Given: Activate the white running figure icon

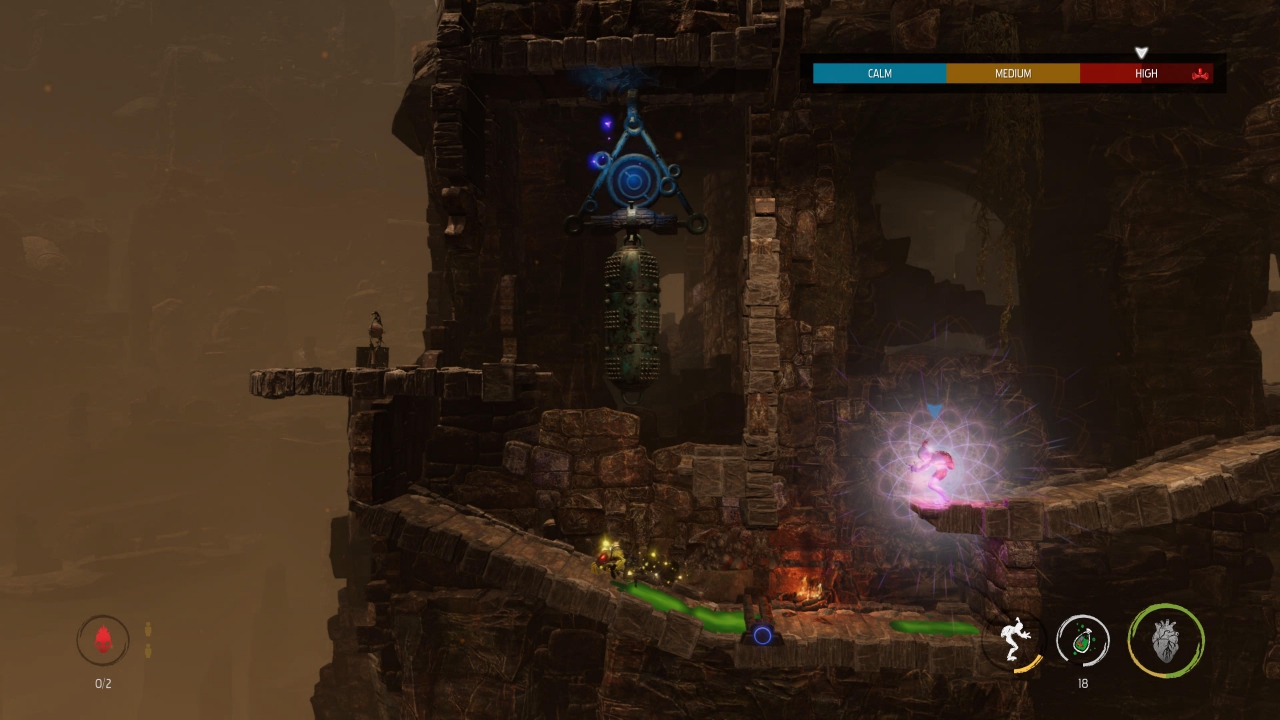Looking at the screenshot, I should pyautogui.click(x=1014, y=640).
